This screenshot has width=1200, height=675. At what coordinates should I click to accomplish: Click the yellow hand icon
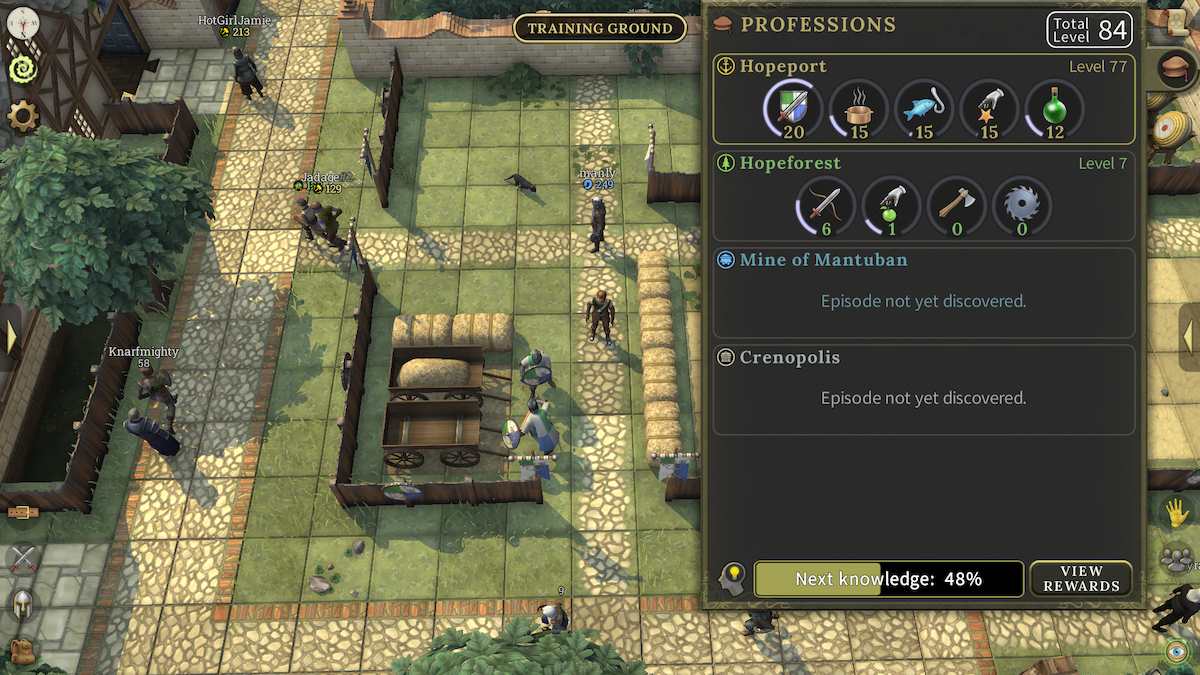tap(1176, 513)
